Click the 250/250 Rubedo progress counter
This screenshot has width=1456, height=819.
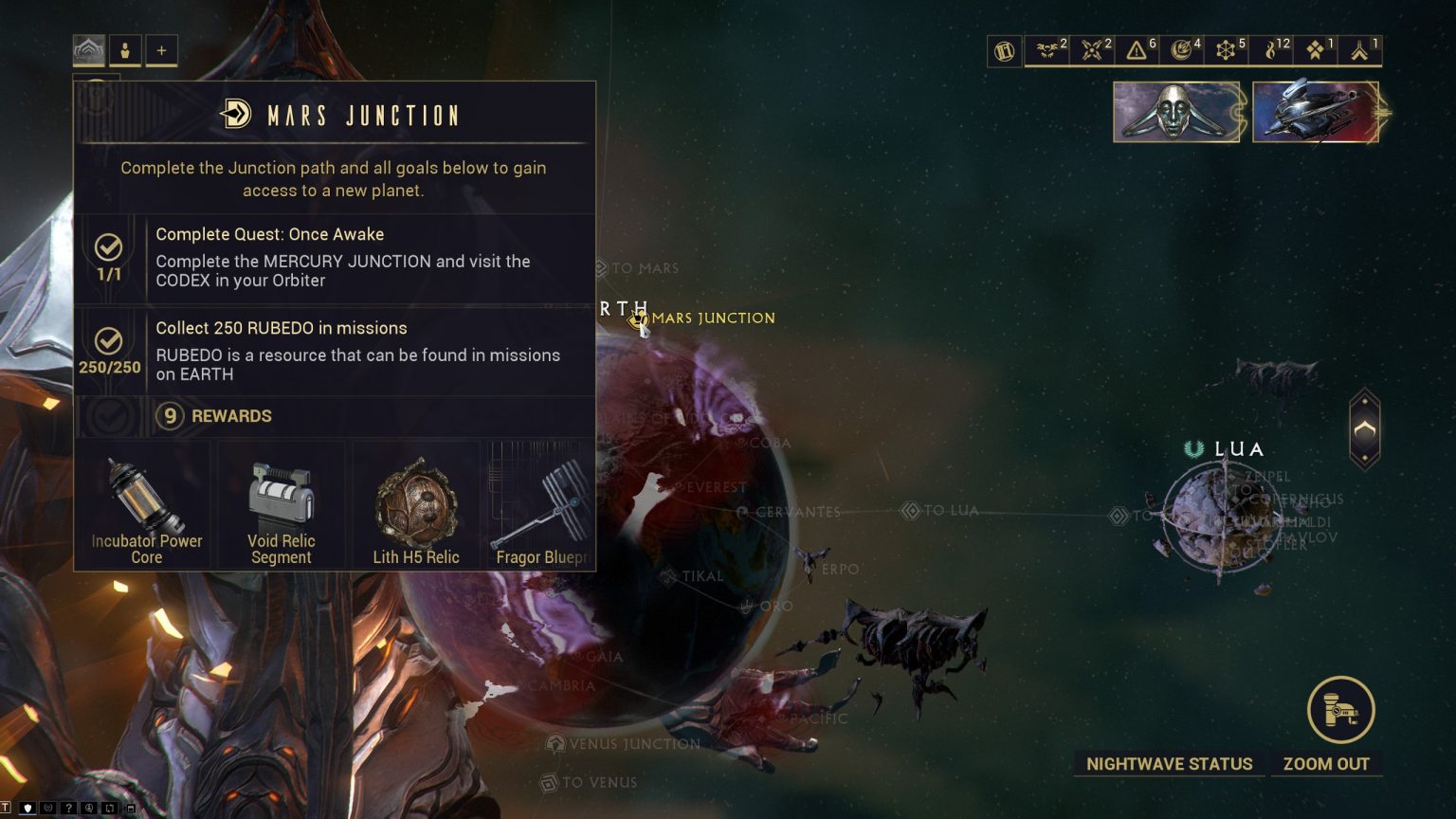click(108, 367)
